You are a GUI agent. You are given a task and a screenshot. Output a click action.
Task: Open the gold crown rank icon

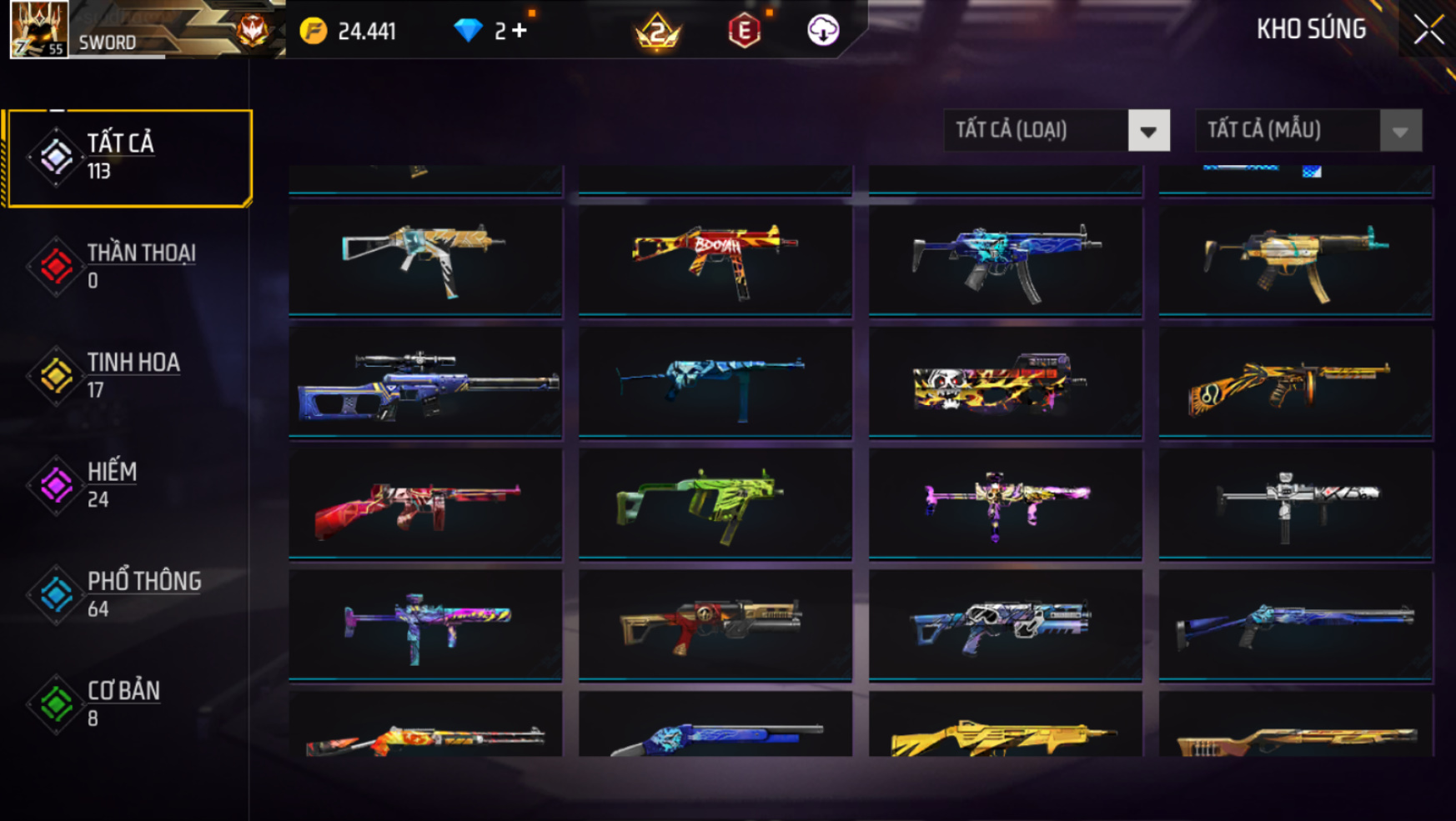pos(657,32)
